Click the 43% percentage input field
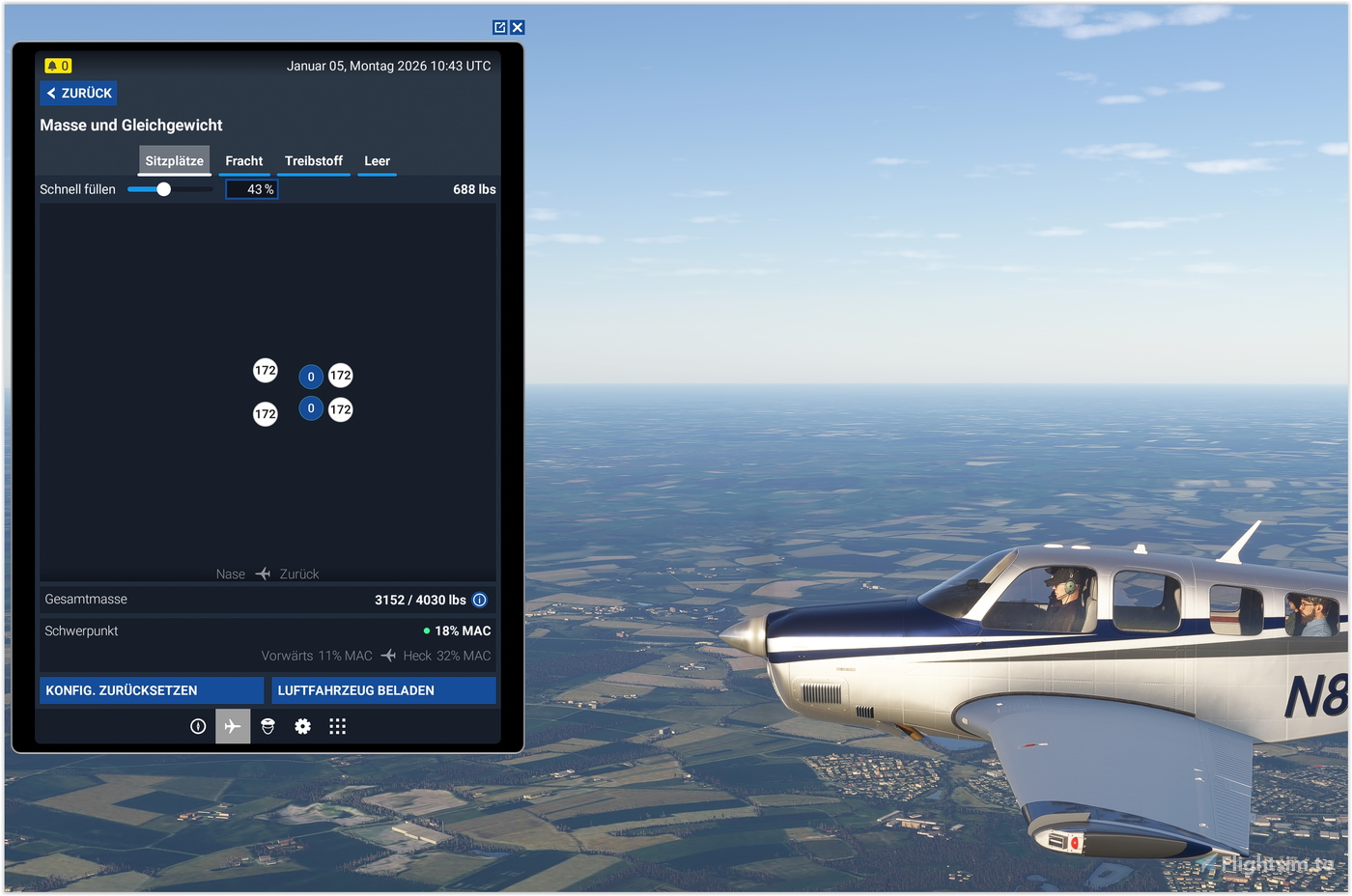The width and height of the screenshot is (1352, 896). (x=251, y=189)
